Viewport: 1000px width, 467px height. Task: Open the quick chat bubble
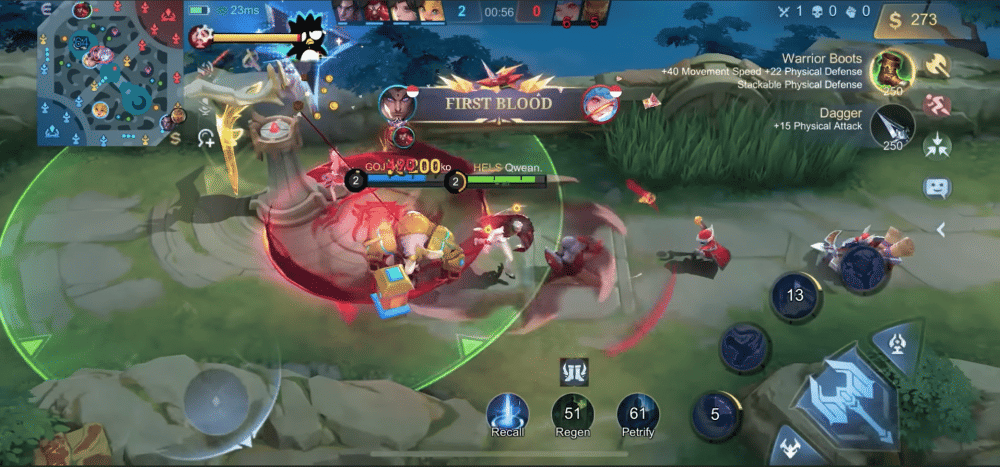click(x=937, y=187)
